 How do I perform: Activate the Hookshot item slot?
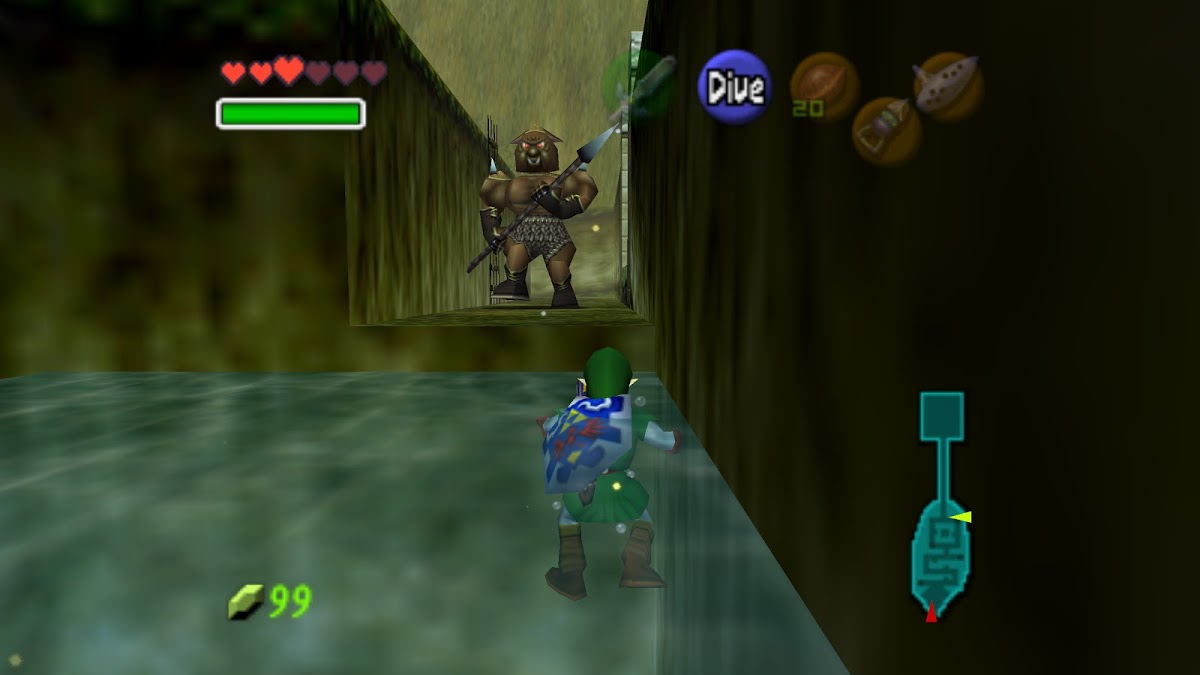click(886, 131)
